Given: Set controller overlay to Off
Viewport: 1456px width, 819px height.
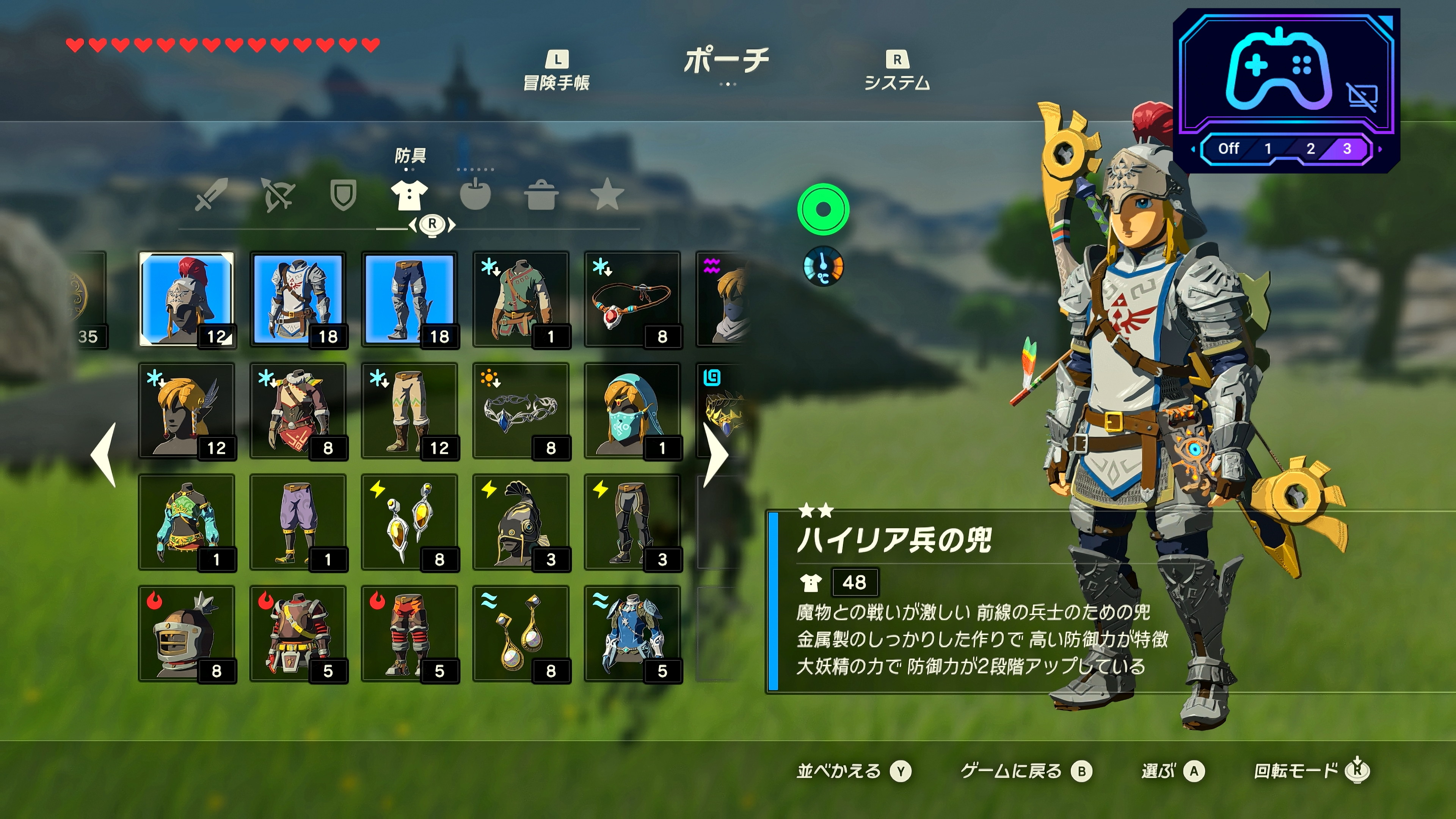Looking at the screenshot, I should (1228, 149).
